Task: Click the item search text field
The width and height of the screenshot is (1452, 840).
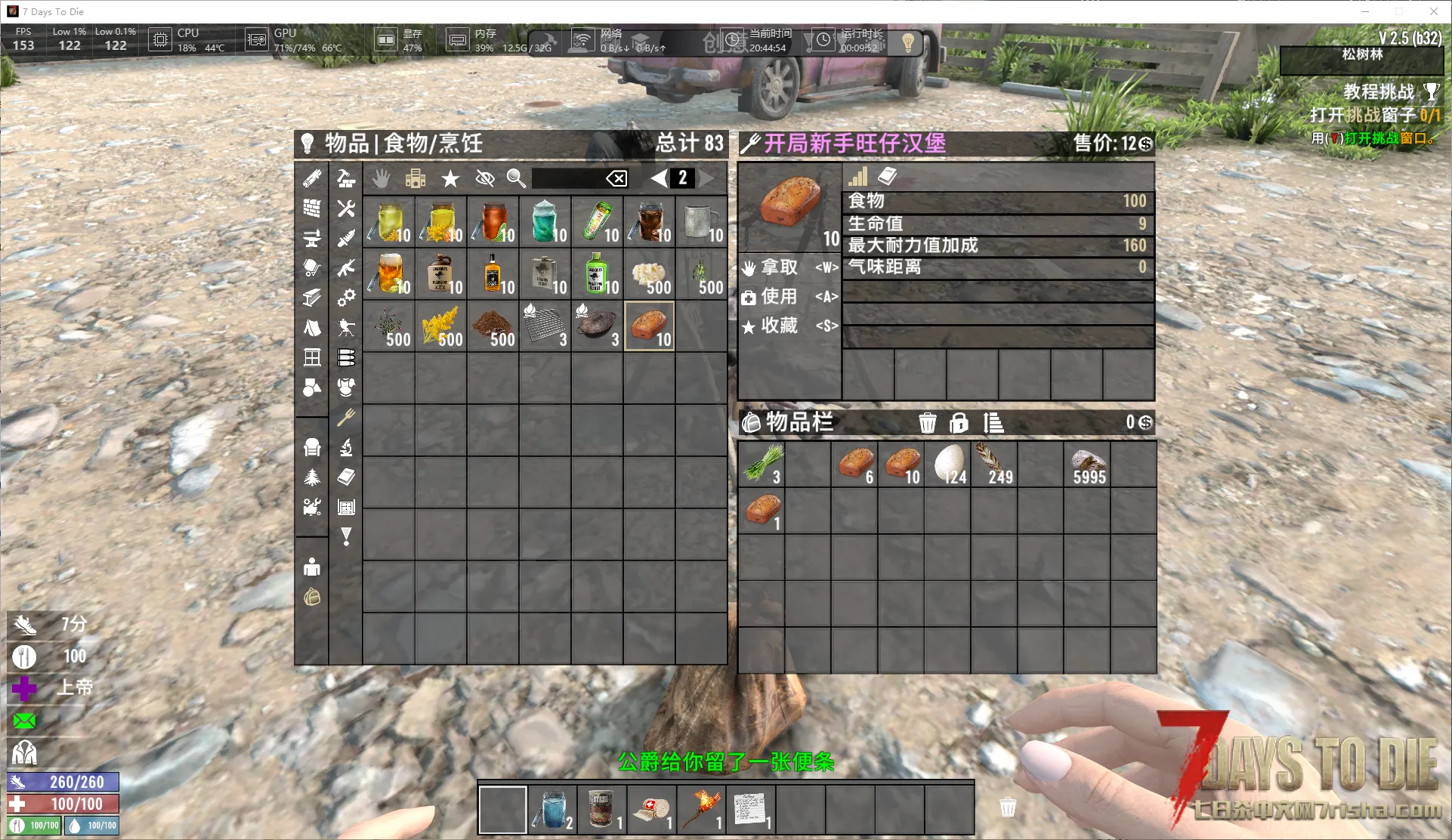Action: tap(567, 178)
